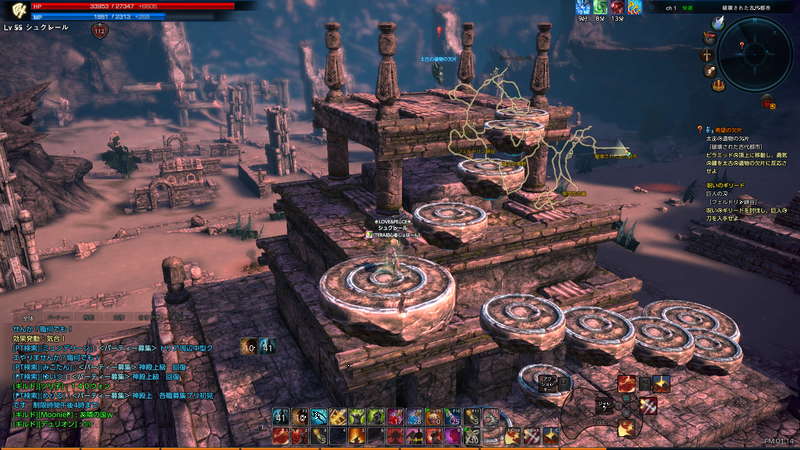Select the green swirl buff icon
800x450 pixels.
[601, 7]
